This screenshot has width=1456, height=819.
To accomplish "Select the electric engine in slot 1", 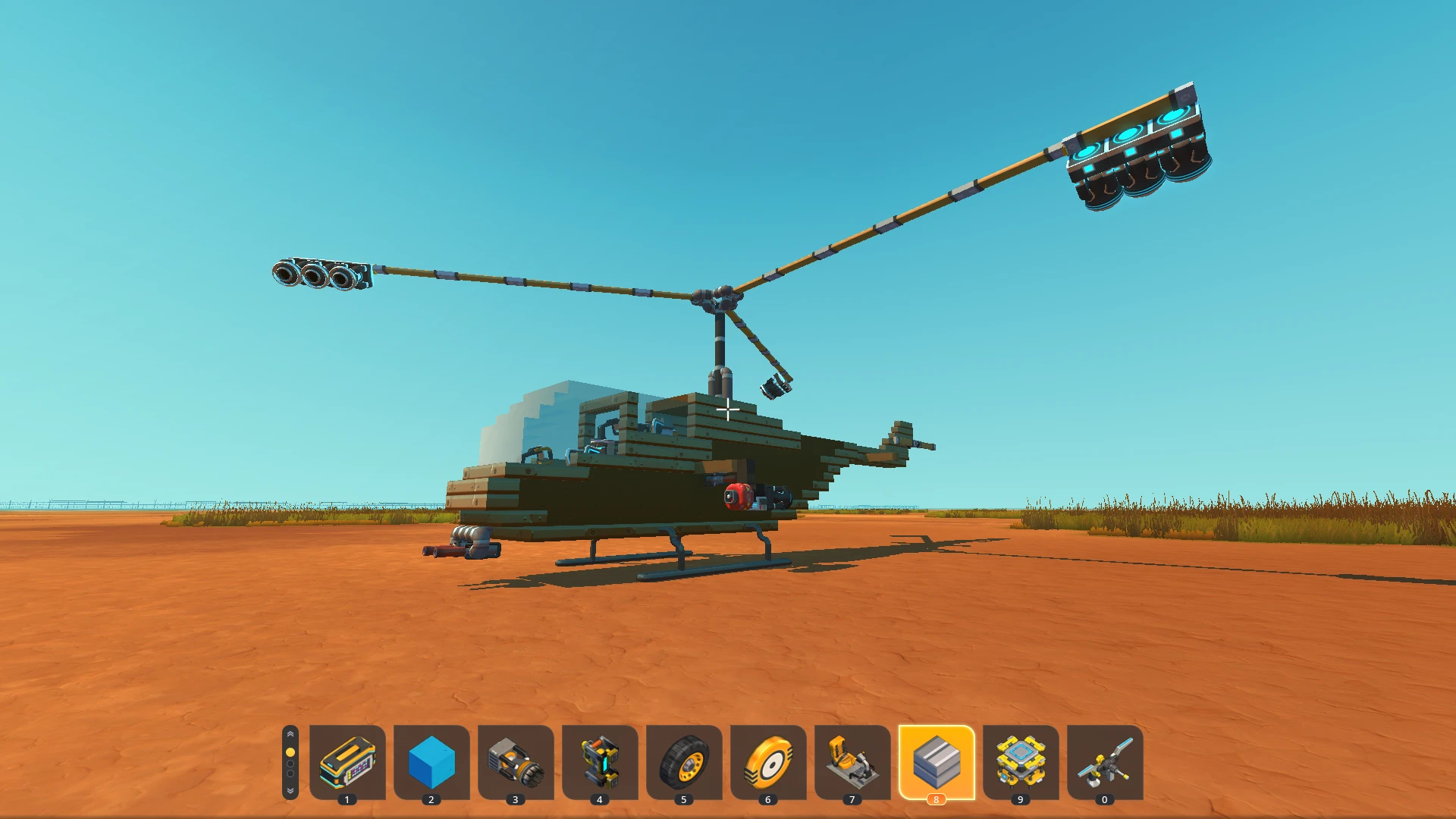I will click(349, 764).
